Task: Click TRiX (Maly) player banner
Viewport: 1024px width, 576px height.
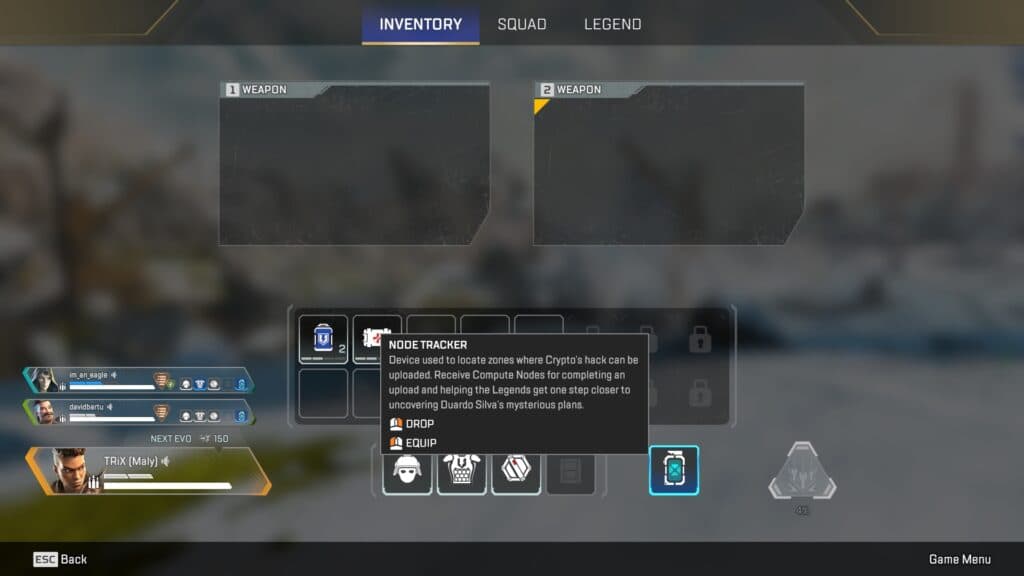Action: [x=148, y=470]
